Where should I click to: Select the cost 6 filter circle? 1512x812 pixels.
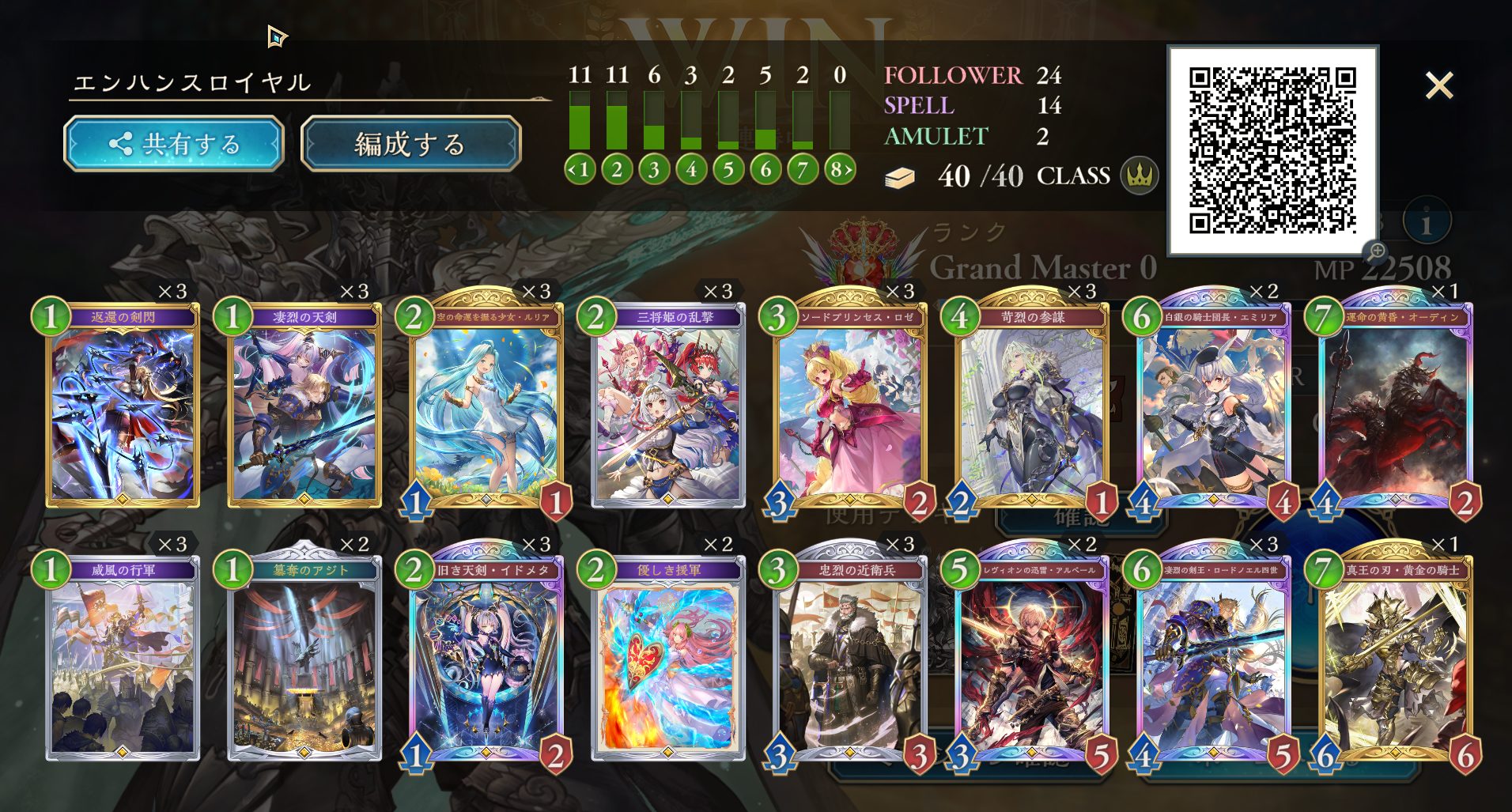pyautogui.click(x=765, y=168)
